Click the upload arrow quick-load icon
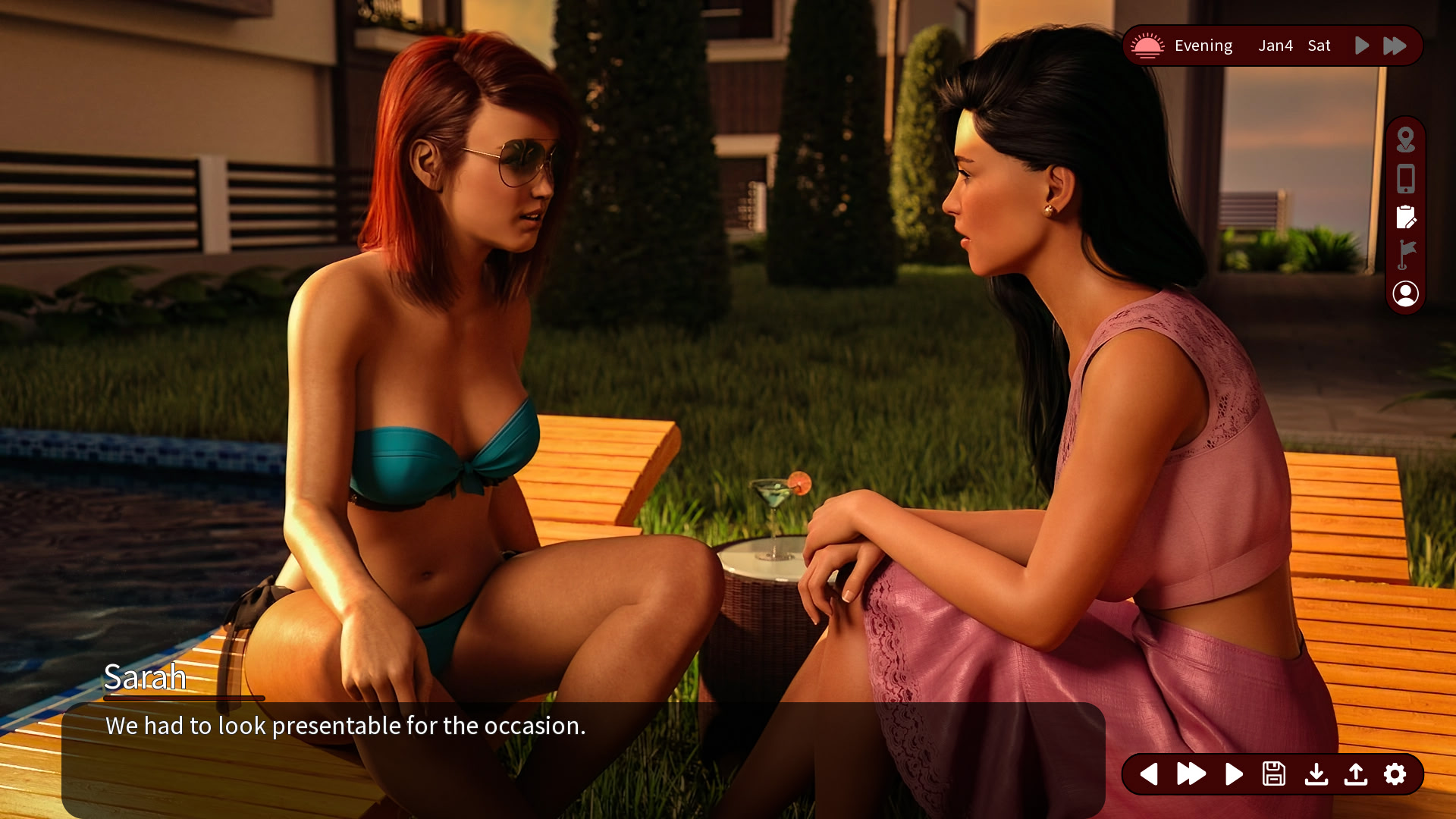The width and height of the screenshot is (1456, 819). (x=1356, y=774)
